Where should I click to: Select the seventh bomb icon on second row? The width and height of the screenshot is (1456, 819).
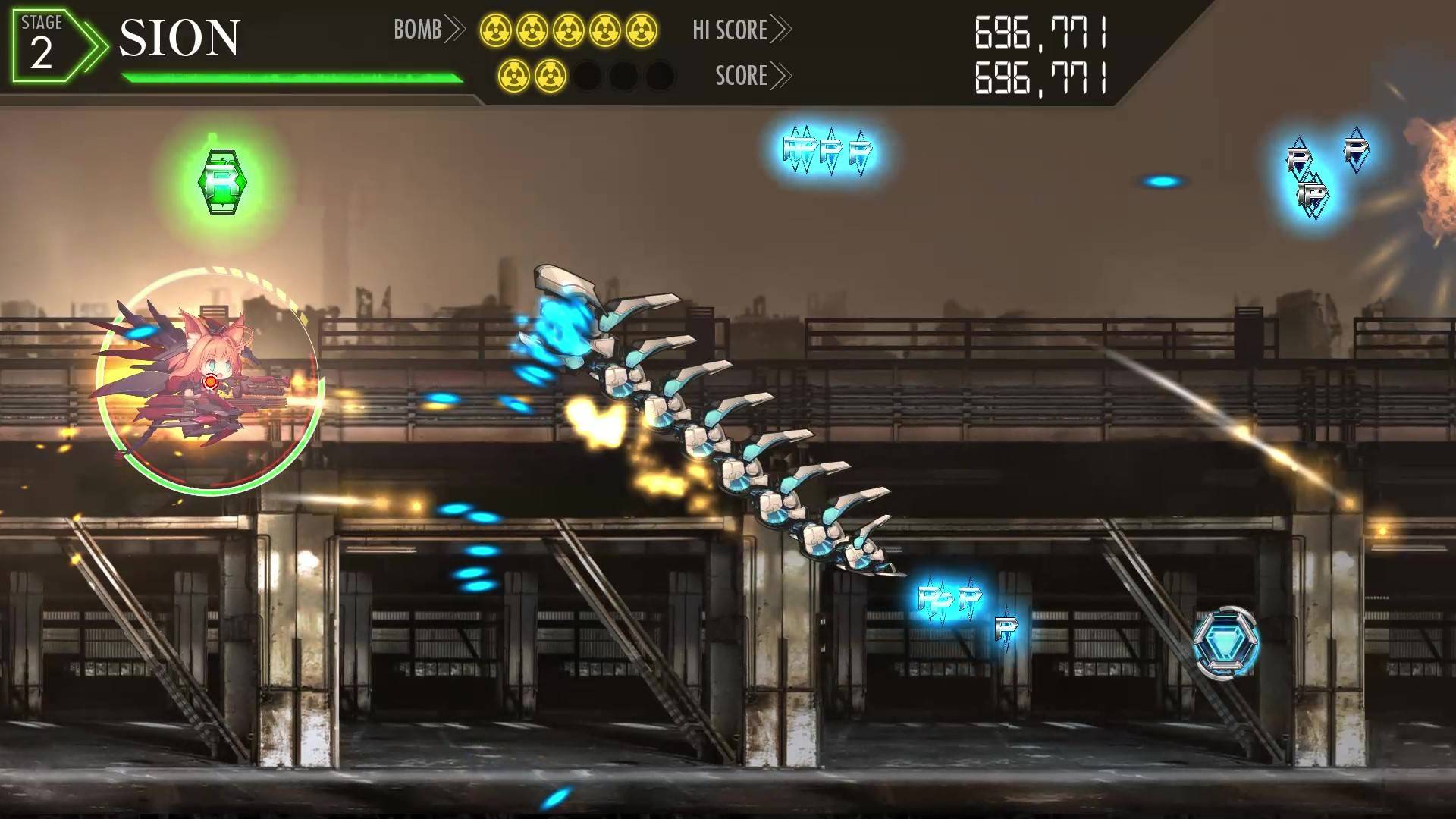(x=551, y=76)
